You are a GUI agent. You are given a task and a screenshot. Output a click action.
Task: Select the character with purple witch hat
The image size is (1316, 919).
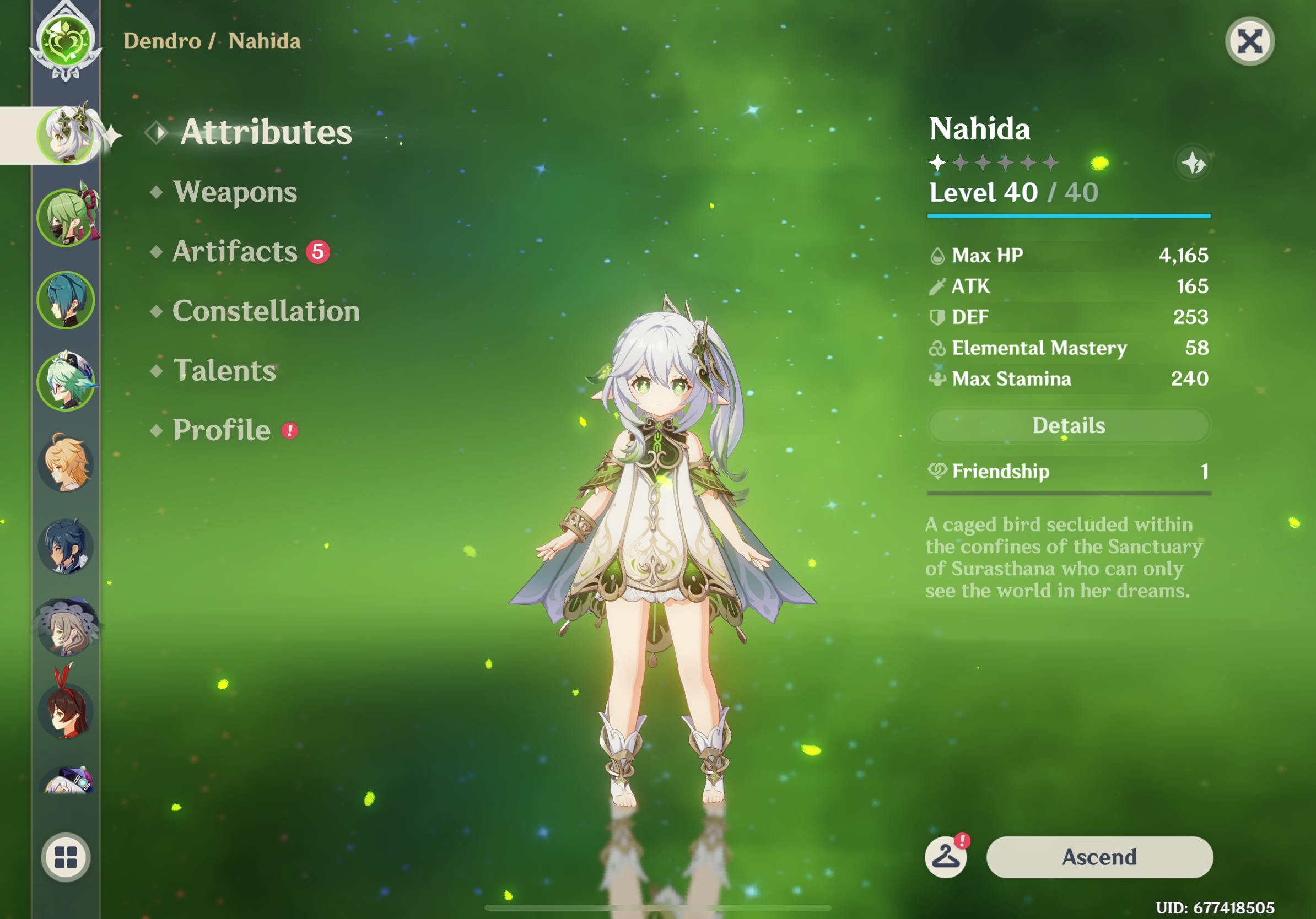(x=67, y=628)
